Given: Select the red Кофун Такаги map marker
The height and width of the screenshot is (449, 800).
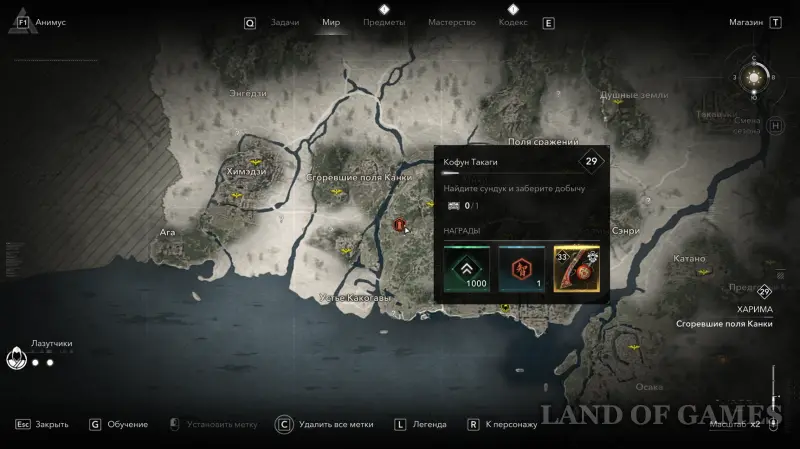Looking at the screenshot, I should tap(401, 225).
